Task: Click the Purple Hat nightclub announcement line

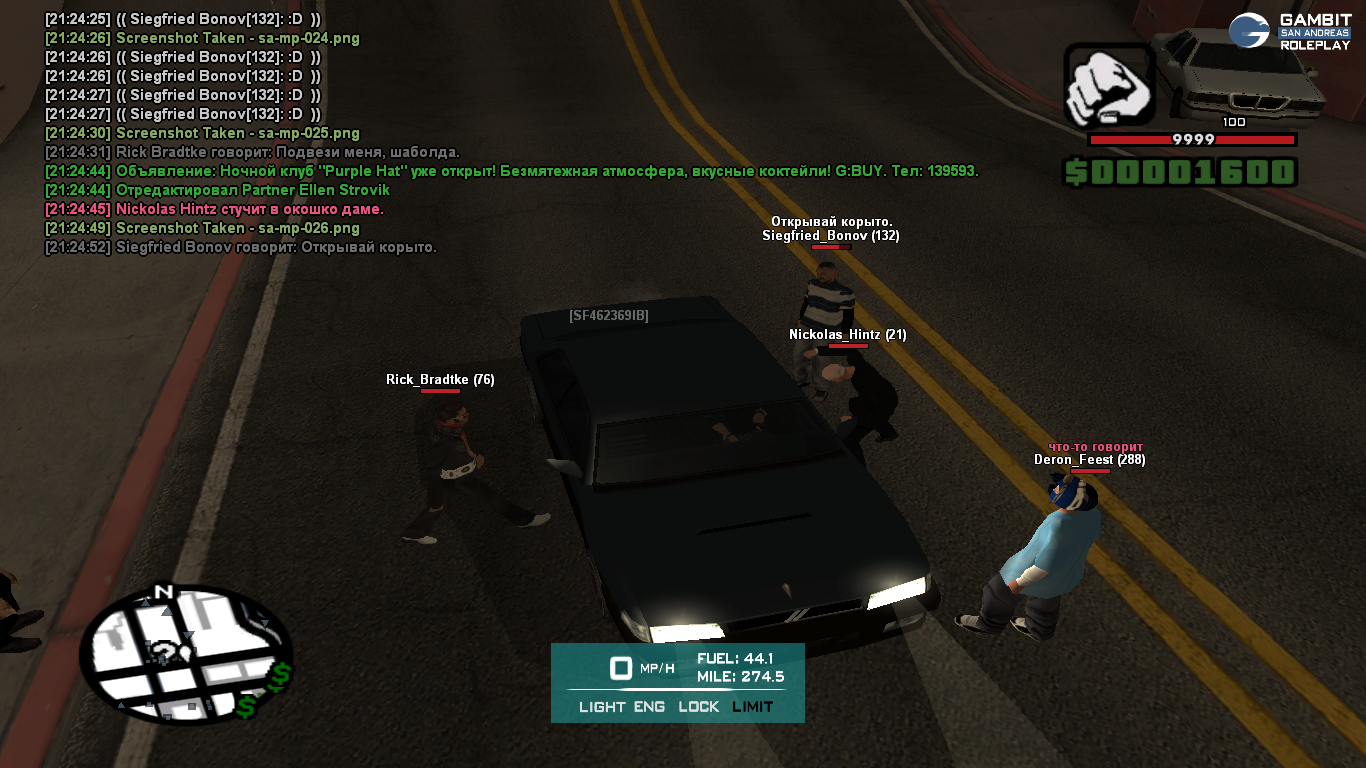Action: pyautogui.click(x=511, y=171)
